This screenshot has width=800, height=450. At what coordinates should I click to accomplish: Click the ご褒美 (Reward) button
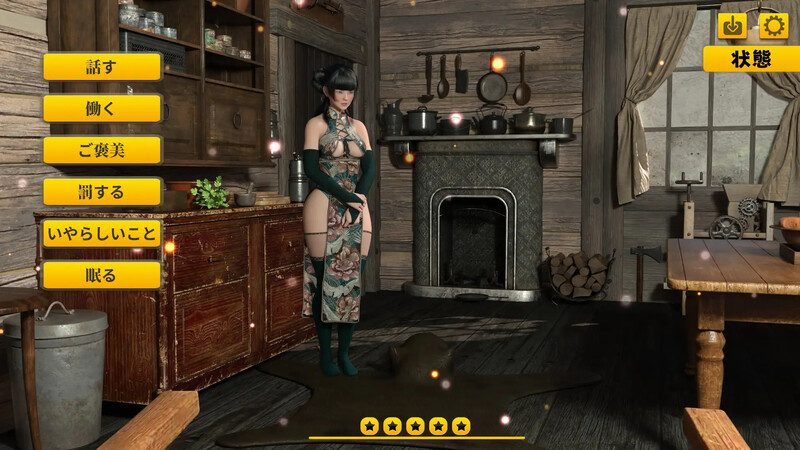coord(102,150)
